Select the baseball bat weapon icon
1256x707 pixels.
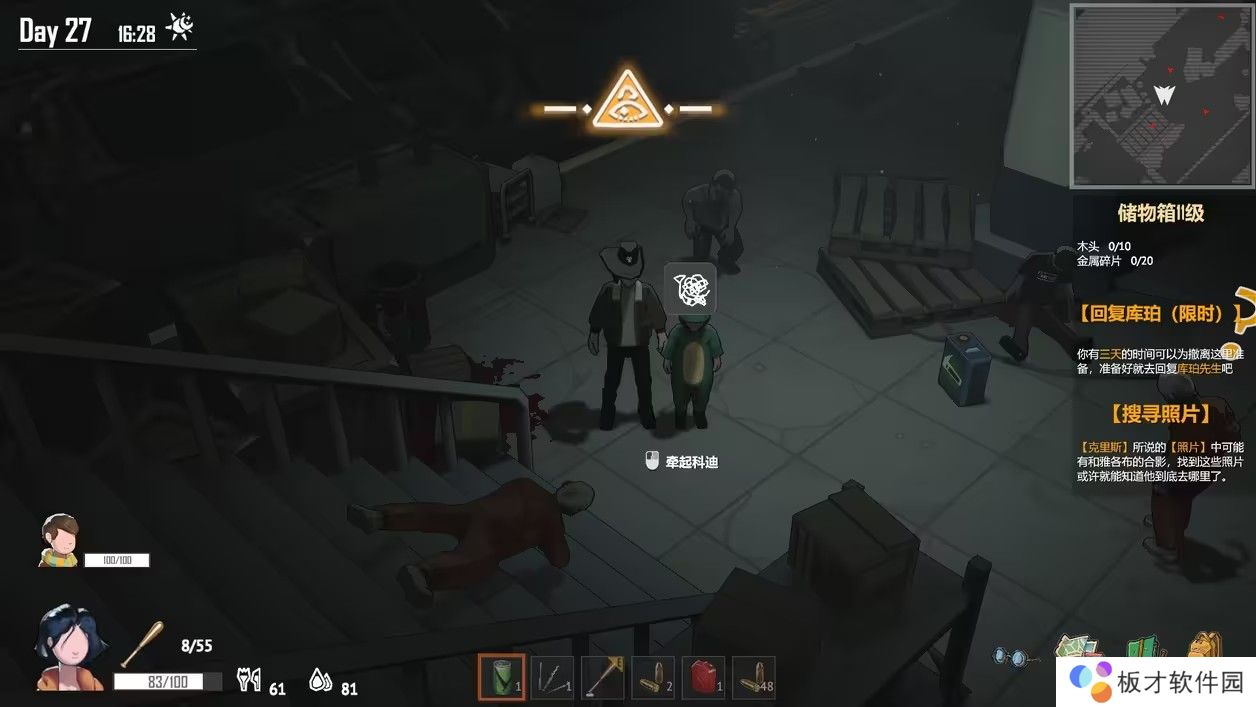click(141, 644)
